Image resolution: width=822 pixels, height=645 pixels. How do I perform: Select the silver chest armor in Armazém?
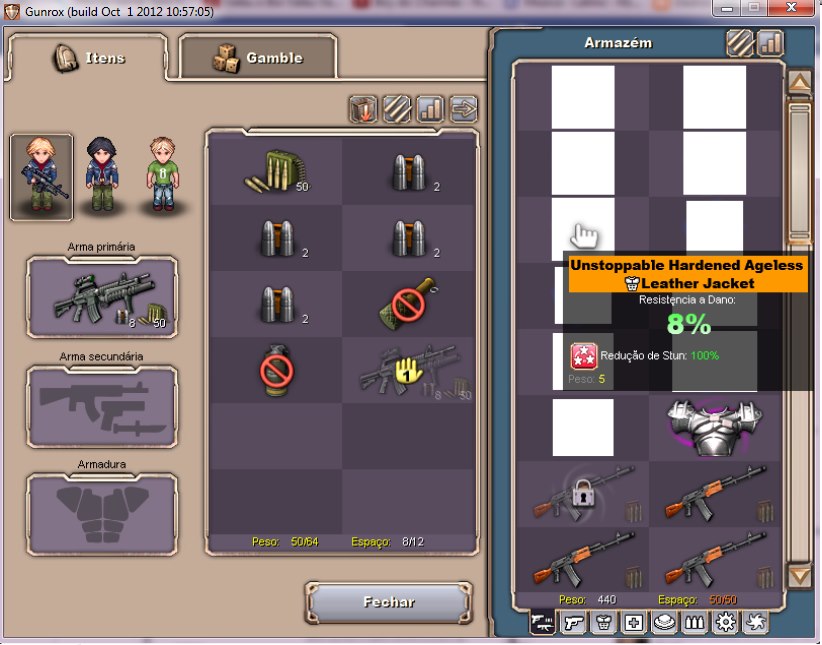[x=714, y=427]
